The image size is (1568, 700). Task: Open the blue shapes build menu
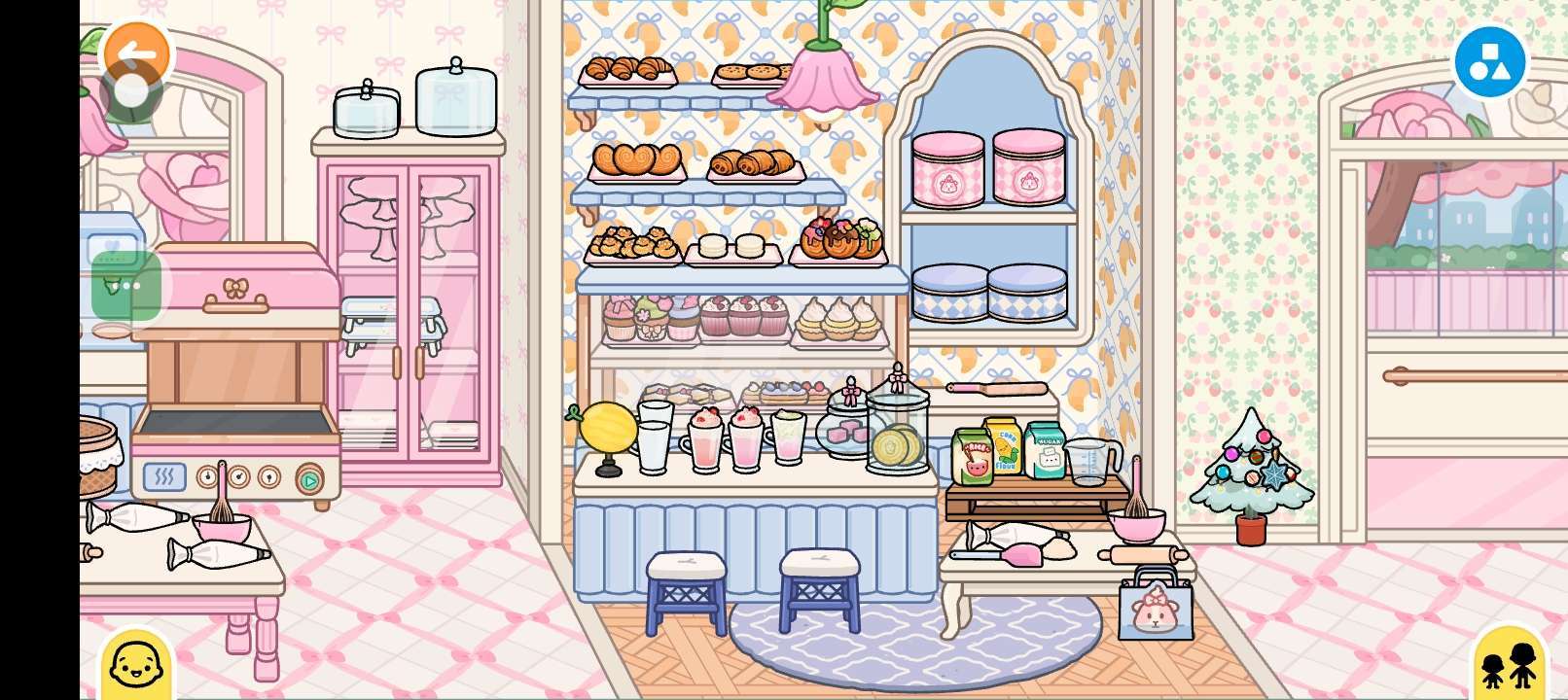click(x=1489, y=62)
